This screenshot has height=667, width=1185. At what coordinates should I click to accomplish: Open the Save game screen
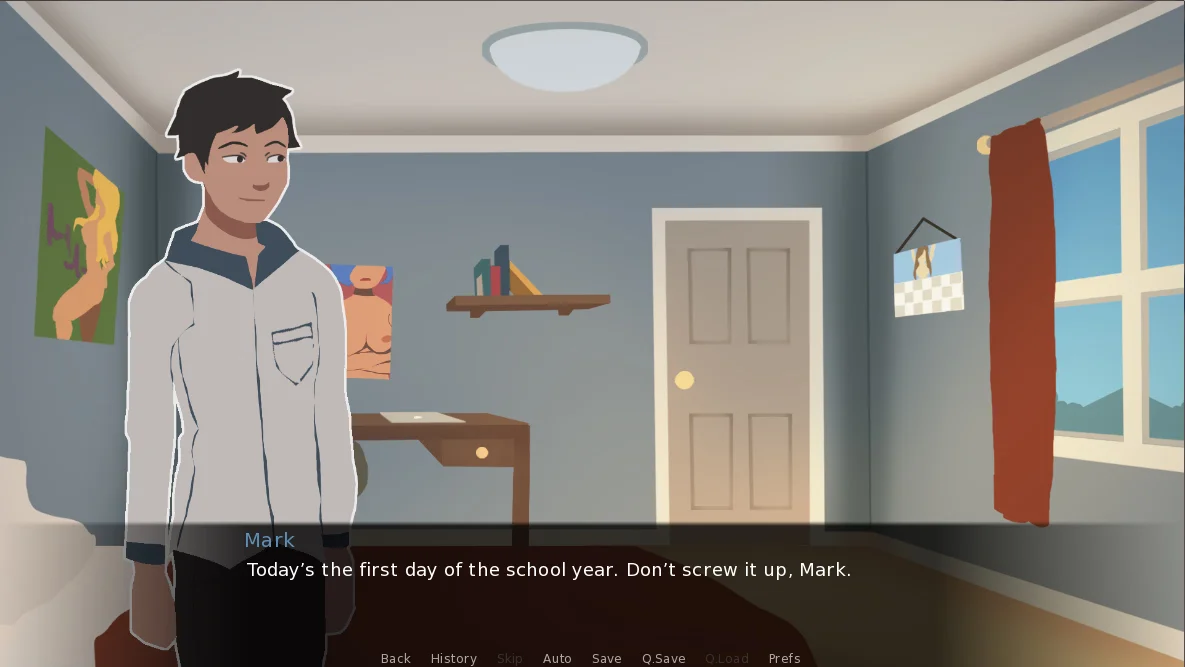point(606,658)
